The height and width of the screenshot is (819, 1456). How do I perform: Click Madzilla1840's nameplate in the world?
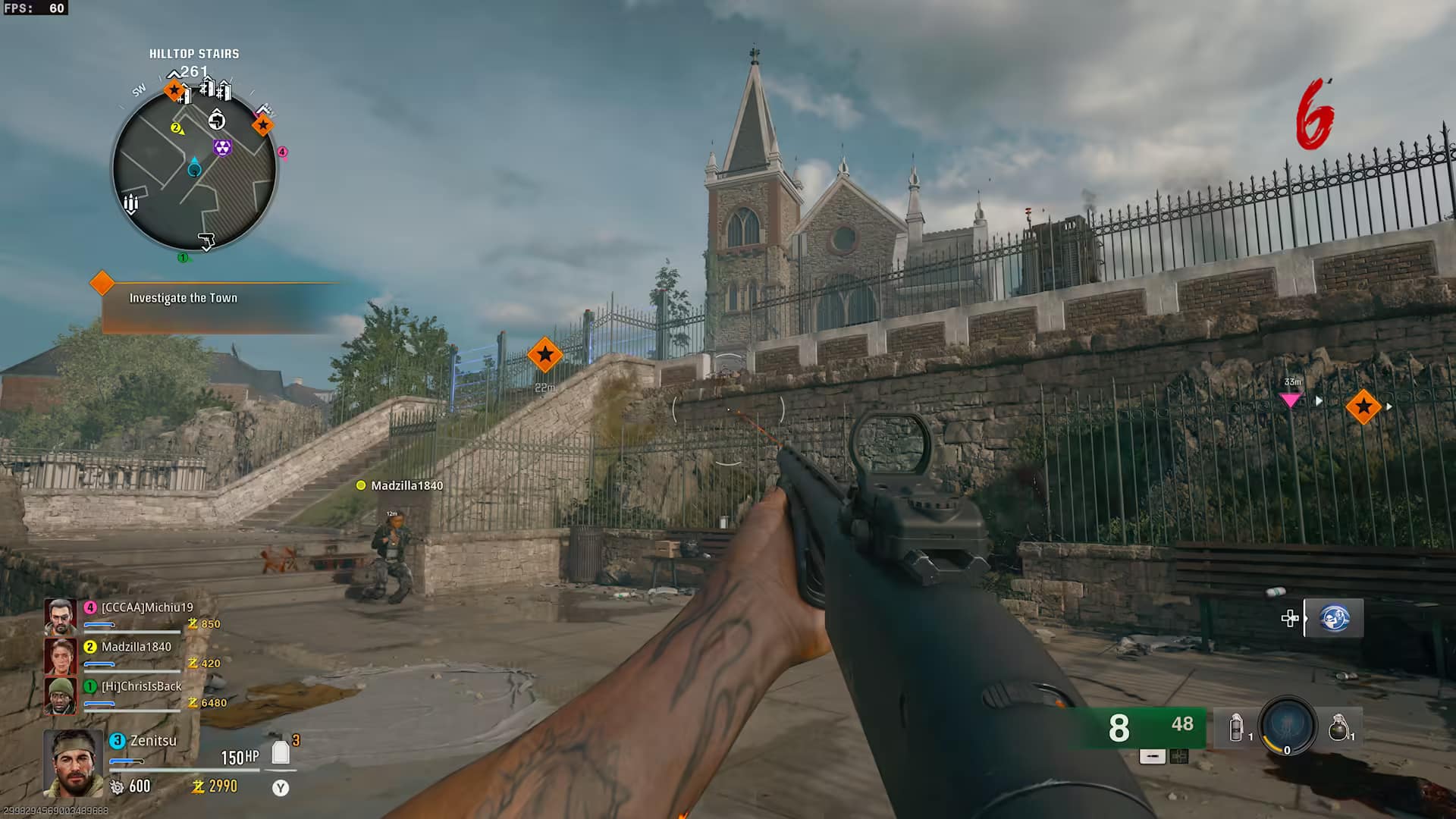397,485
